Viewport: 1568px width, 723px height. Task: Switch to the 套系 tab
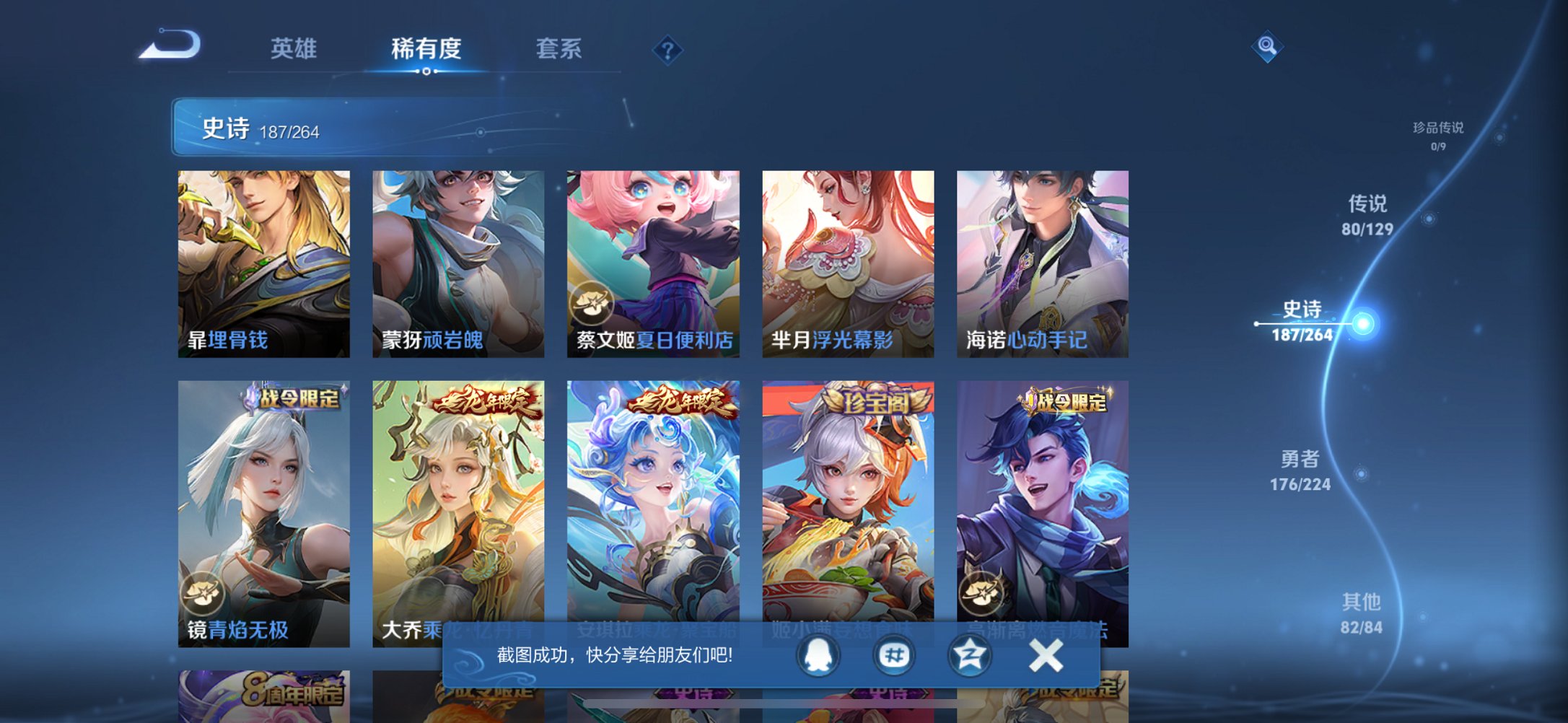click(558, 49)
